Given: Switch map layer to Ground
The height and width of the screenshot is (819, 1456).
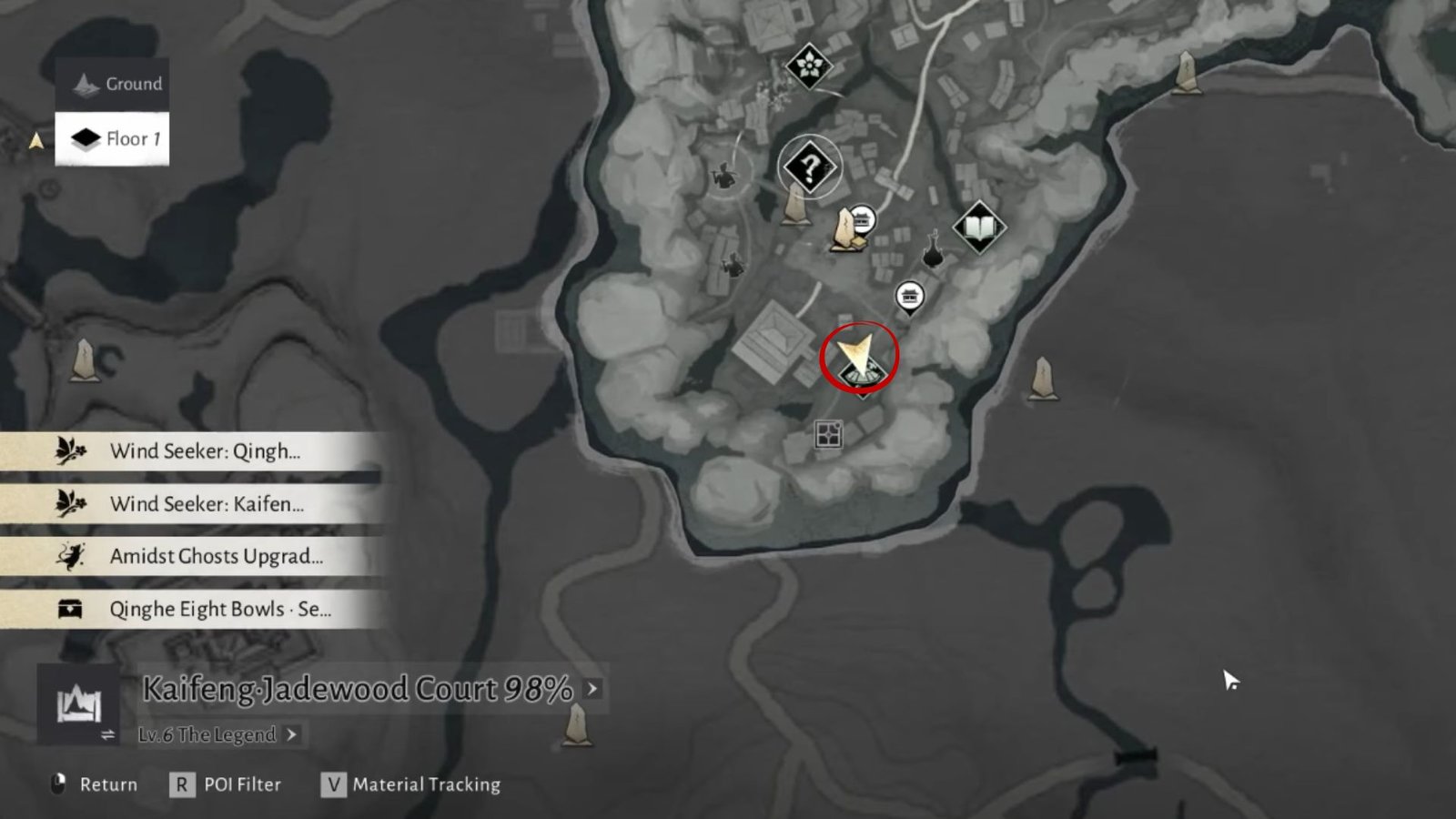Looking at the screenshot, I should coord(112,84).
